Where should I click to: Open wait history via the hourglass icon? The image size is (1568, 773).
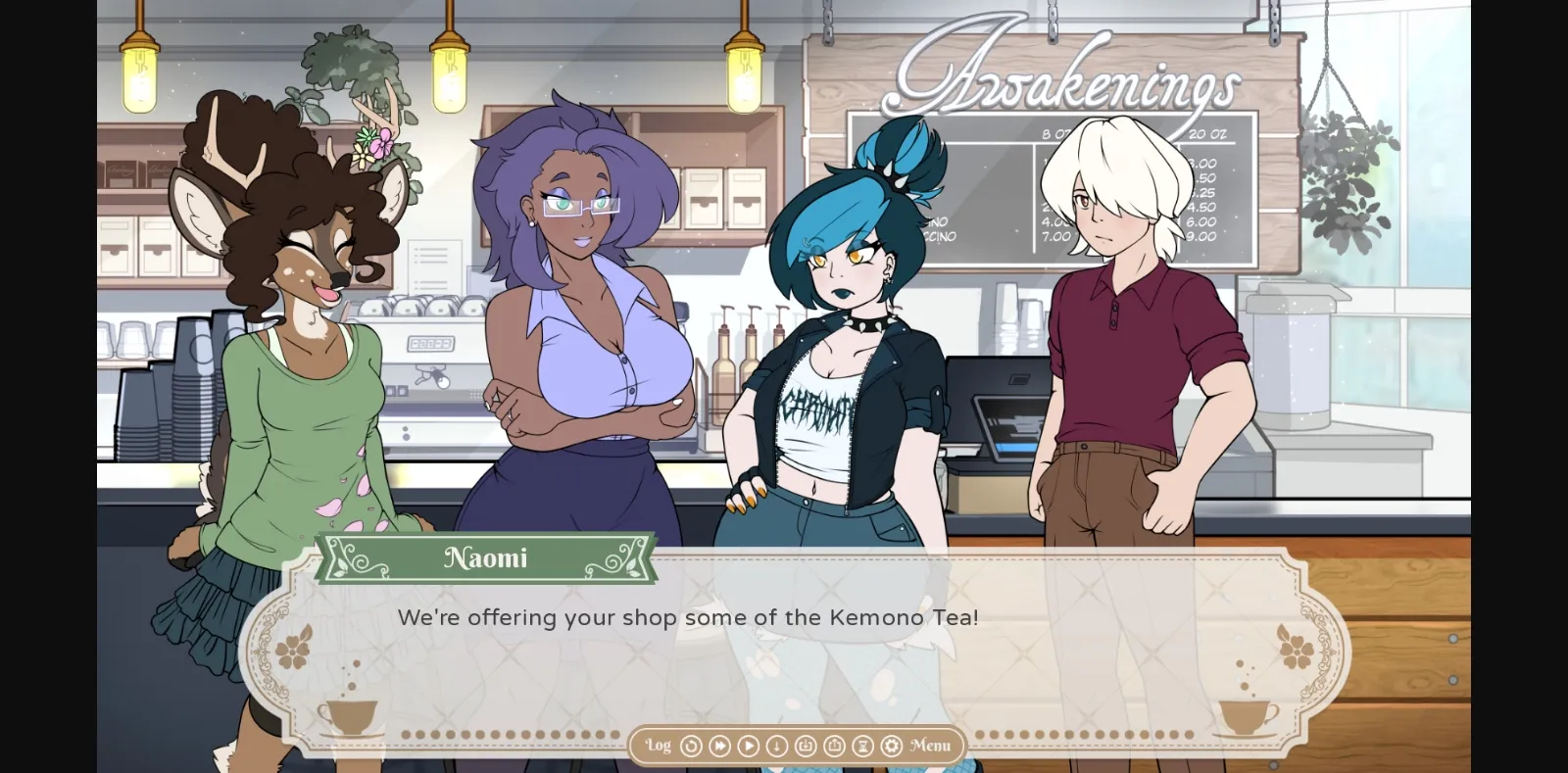[862, 746]
